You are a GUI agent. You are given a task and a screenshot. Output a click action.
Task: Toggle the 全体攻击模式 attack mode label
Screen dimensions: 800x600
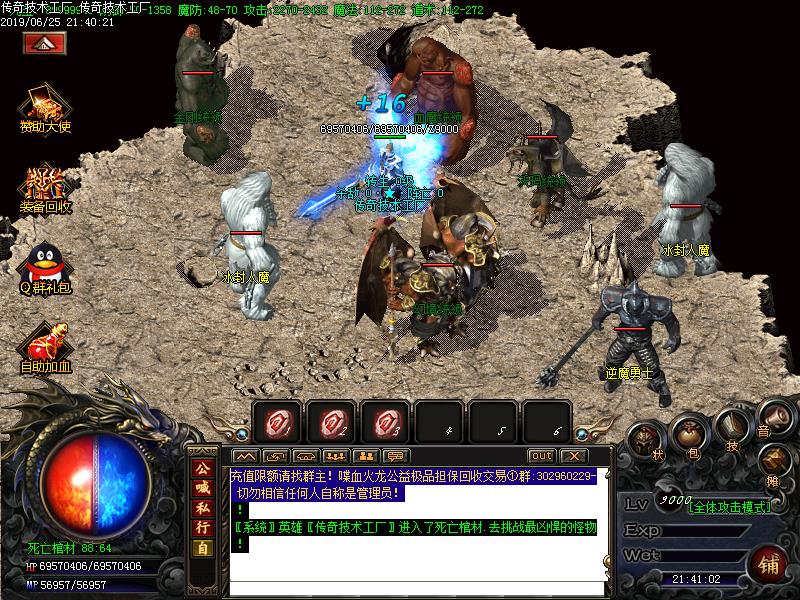(x=730, y=507)
